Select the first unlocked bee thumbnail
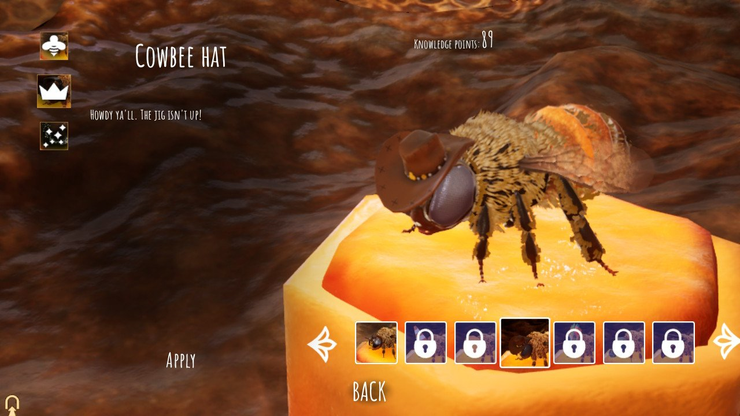 coord(377,343)
